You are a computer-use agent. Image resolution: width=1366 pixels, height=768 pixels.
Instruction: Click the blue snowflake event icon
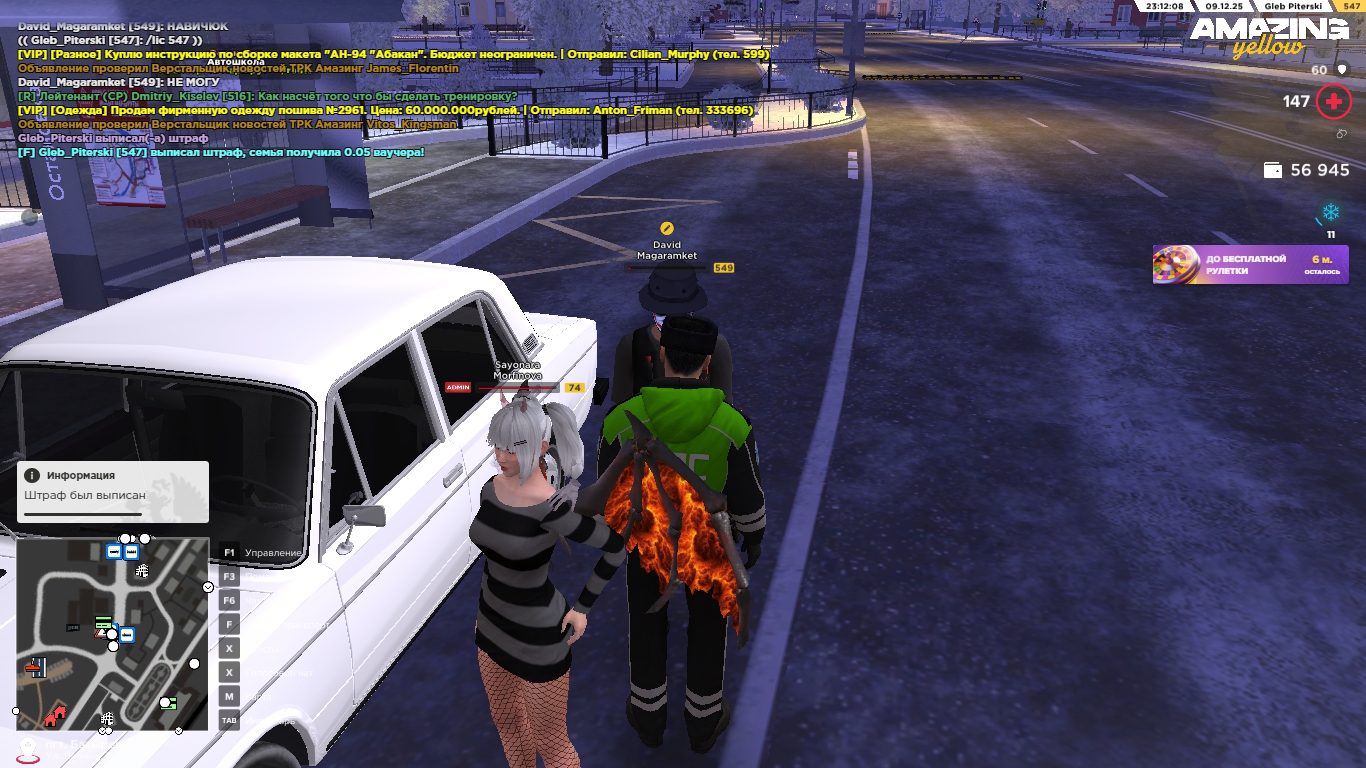point(1331,213)
